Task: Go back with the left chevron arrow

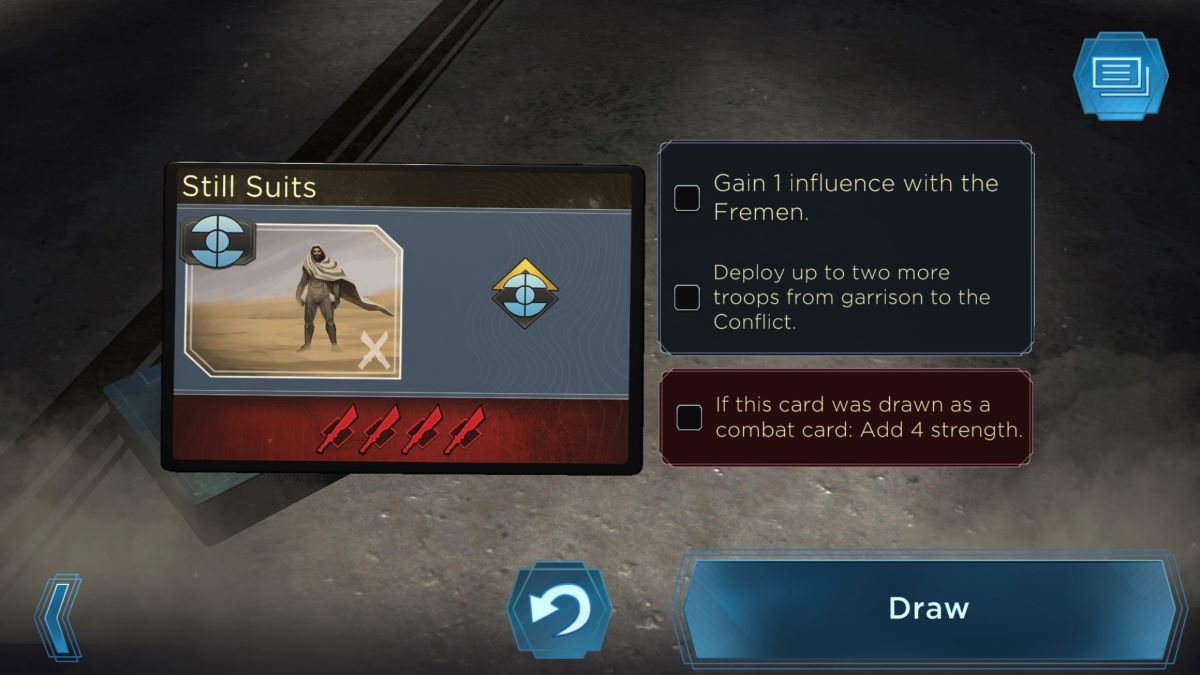Action: 58,617
